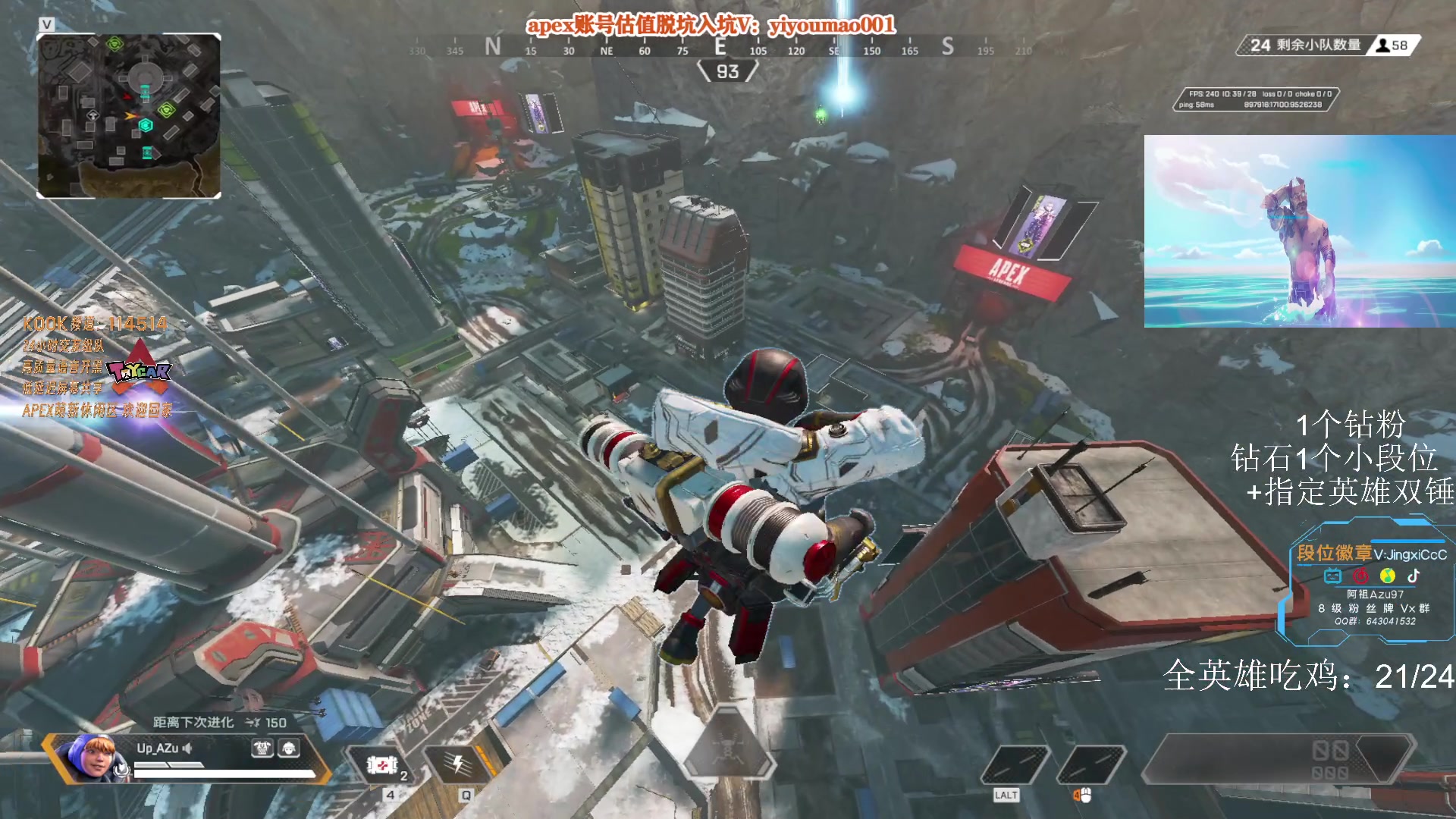Select the helmet icon beside the armor

(289, 749)
